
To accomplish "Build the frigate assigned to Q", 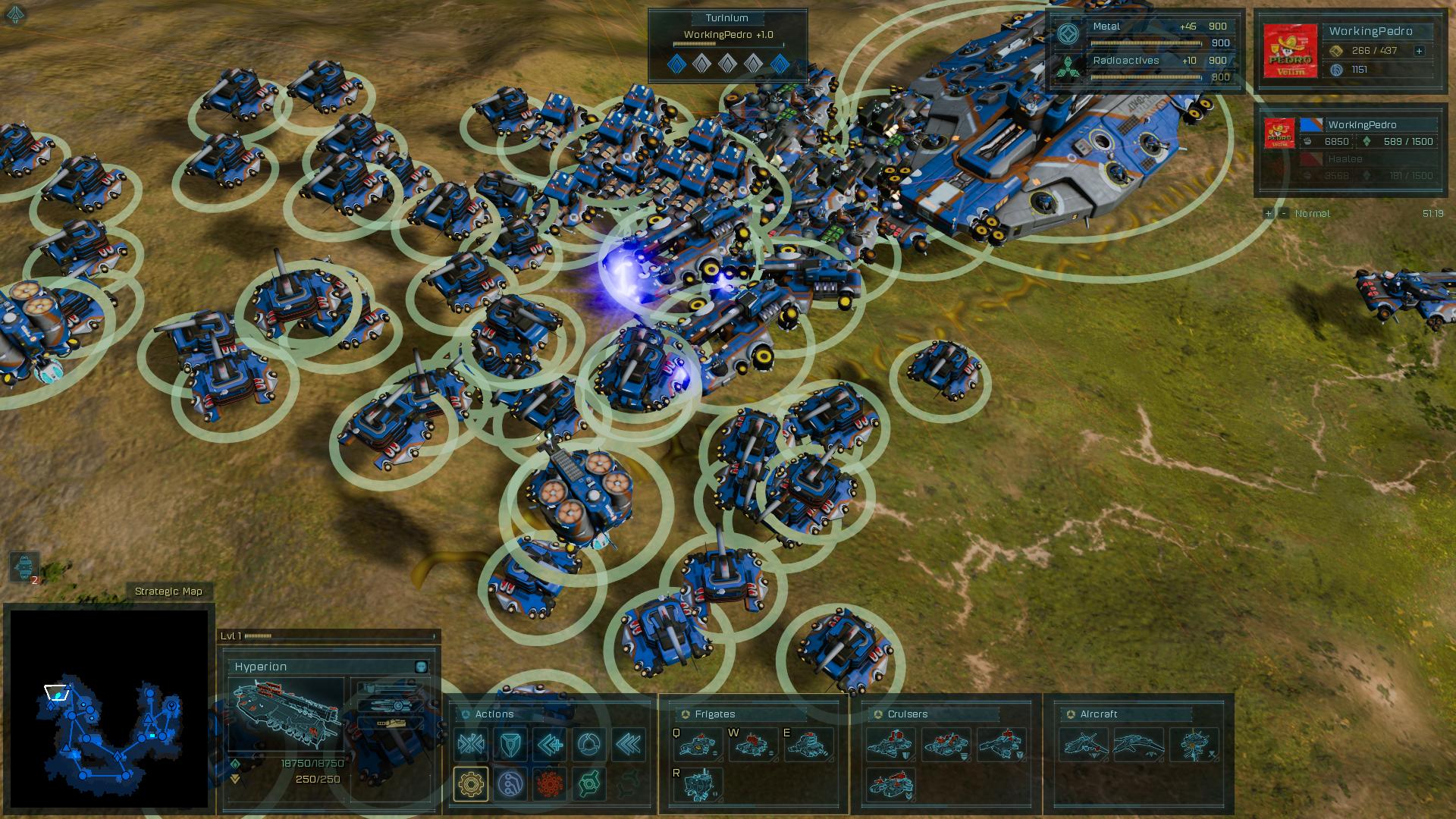I will click(x=698, y=745).
